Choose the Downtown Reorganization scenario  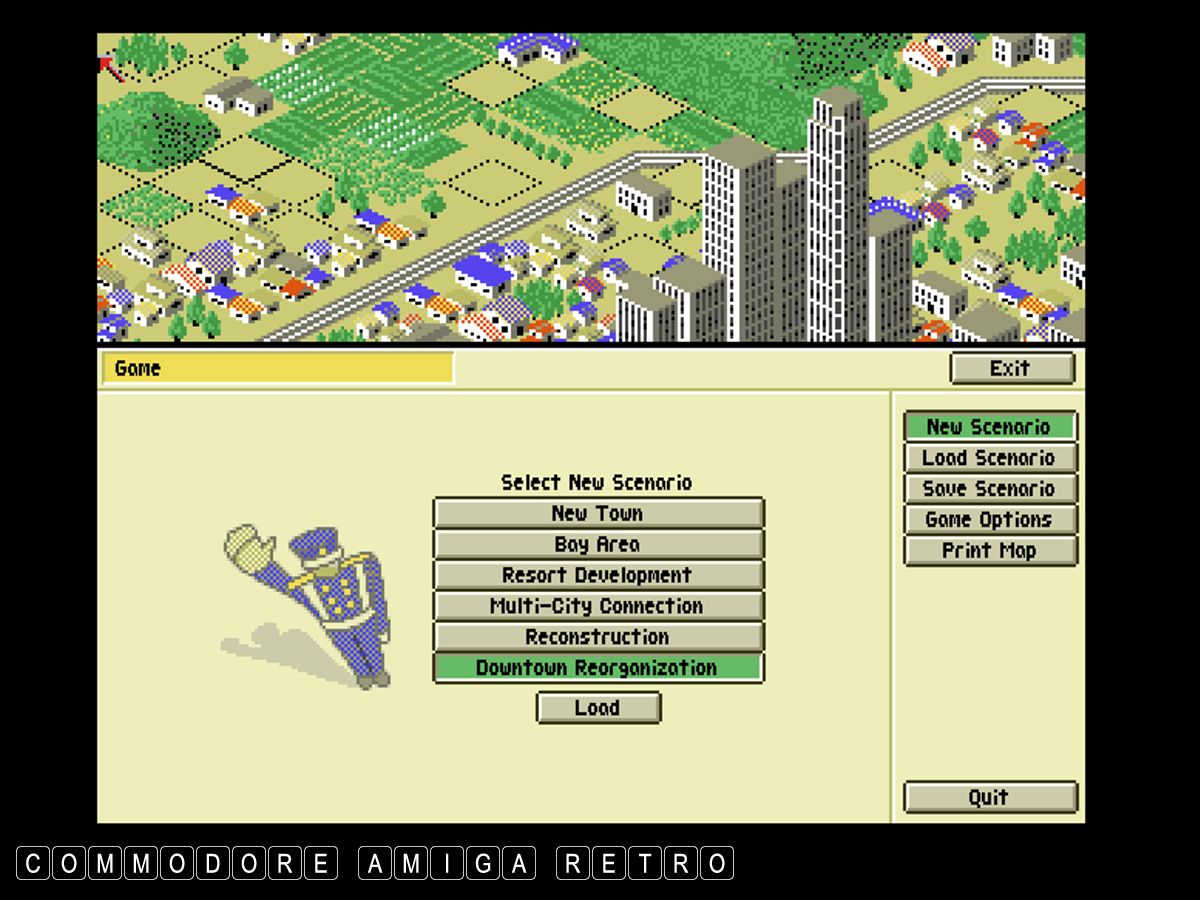[x=597, y=668]
